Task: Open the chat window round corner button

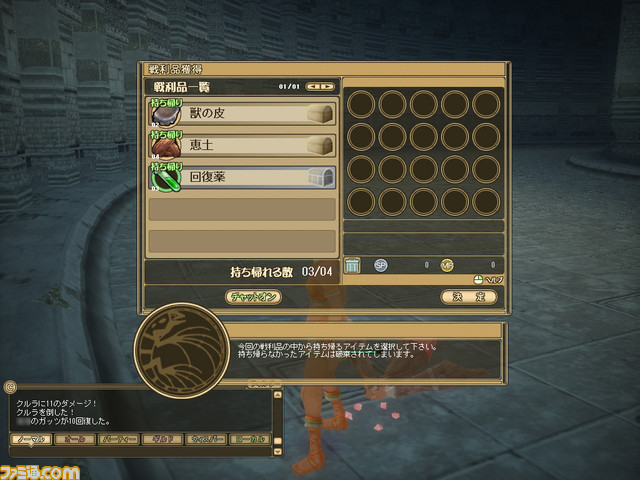Action: [10, 385]
